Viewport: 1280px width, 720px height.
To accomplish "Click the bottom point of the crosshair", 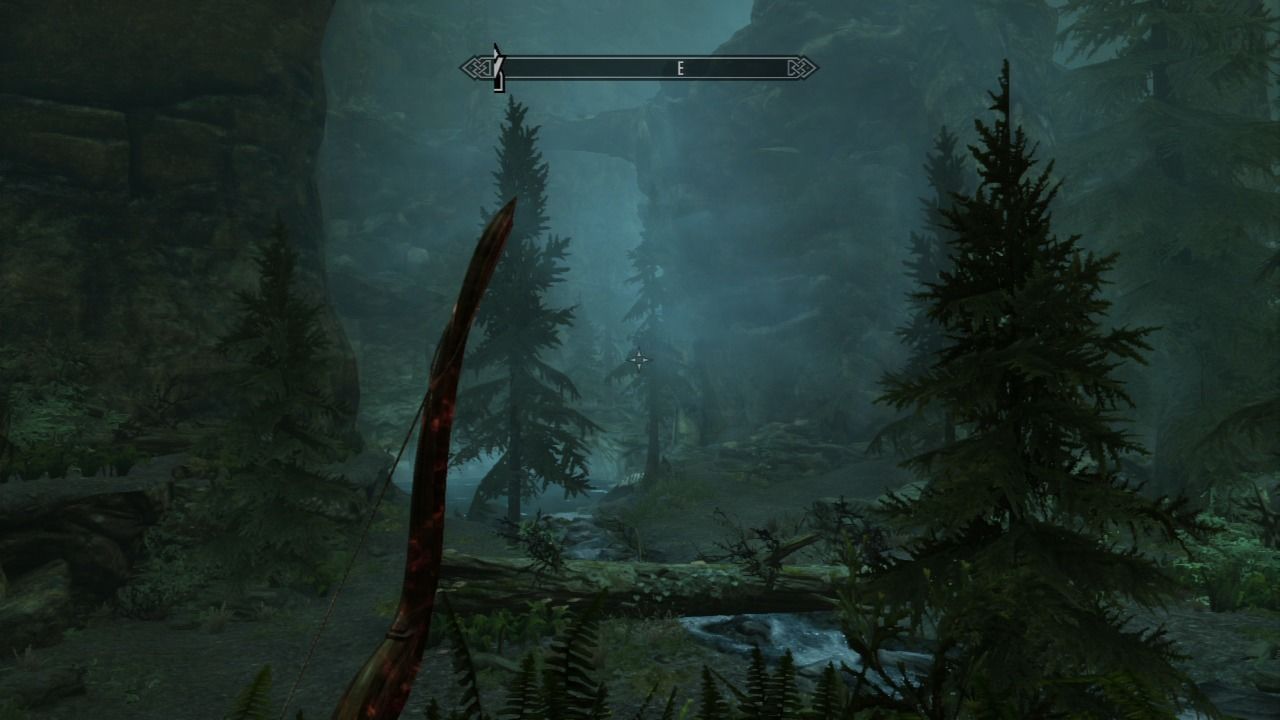I will [639, 369].
